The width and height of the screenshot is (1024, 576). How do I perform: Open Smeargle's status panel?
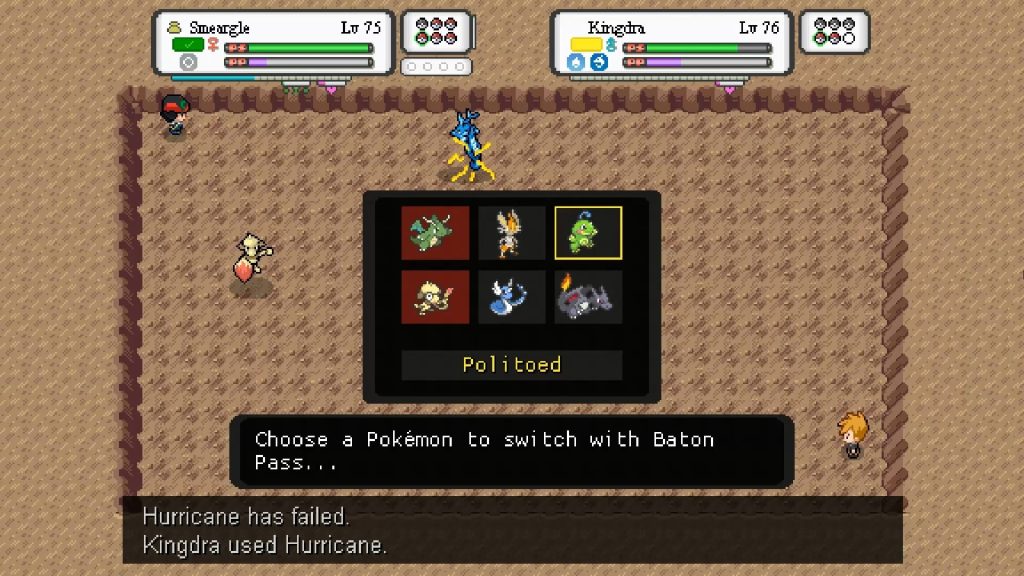272,43
